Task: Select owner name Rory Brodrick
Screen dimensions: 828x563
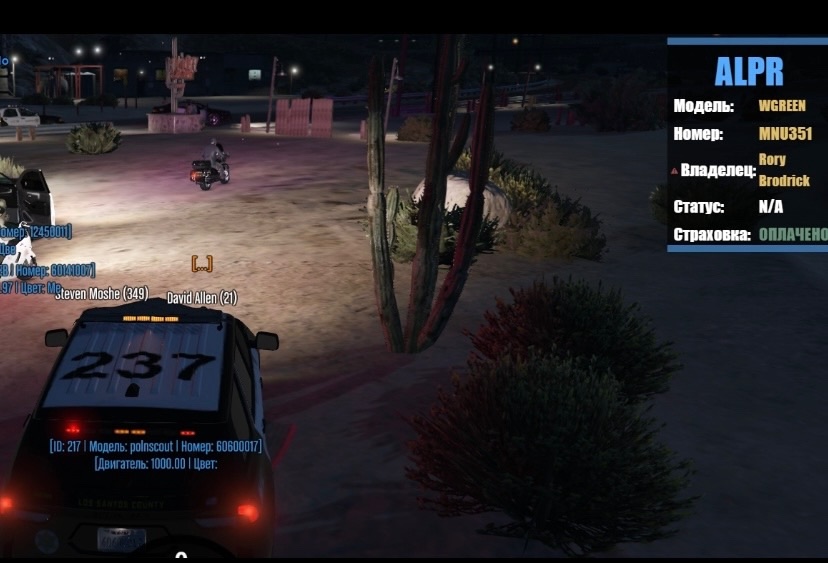Action: pos(784,170)
